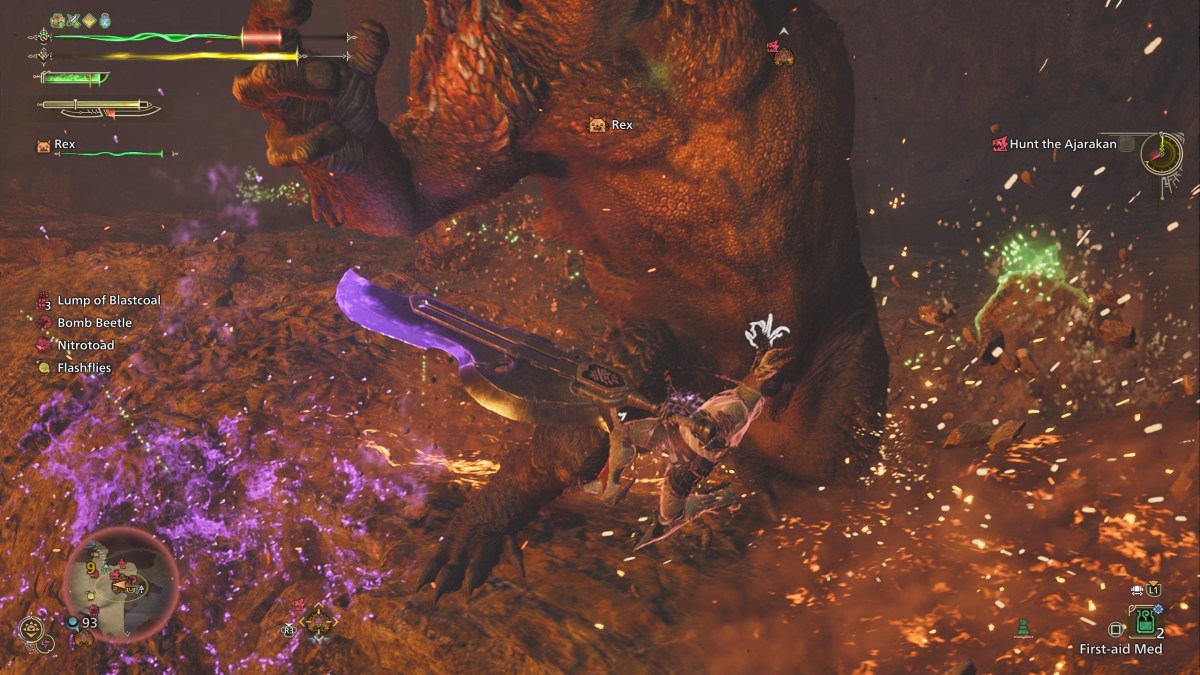Image resolution: width=1200 pixels, height=675 pixels.
Task: Select the yellow diamond status buff icon
Action: click(88, 20)
